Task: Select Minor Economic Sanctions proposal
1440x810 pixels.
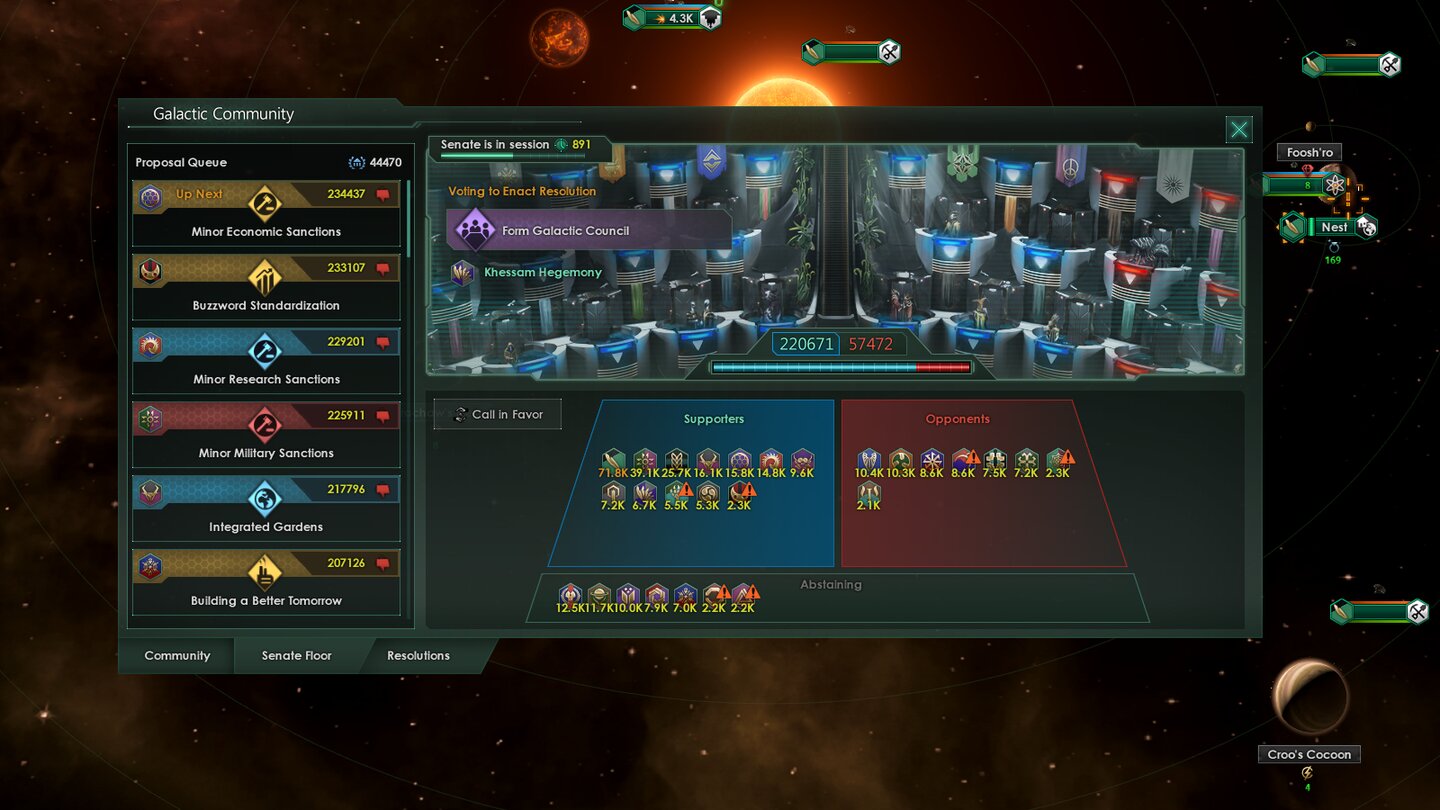Action: (x=266, y=212)
